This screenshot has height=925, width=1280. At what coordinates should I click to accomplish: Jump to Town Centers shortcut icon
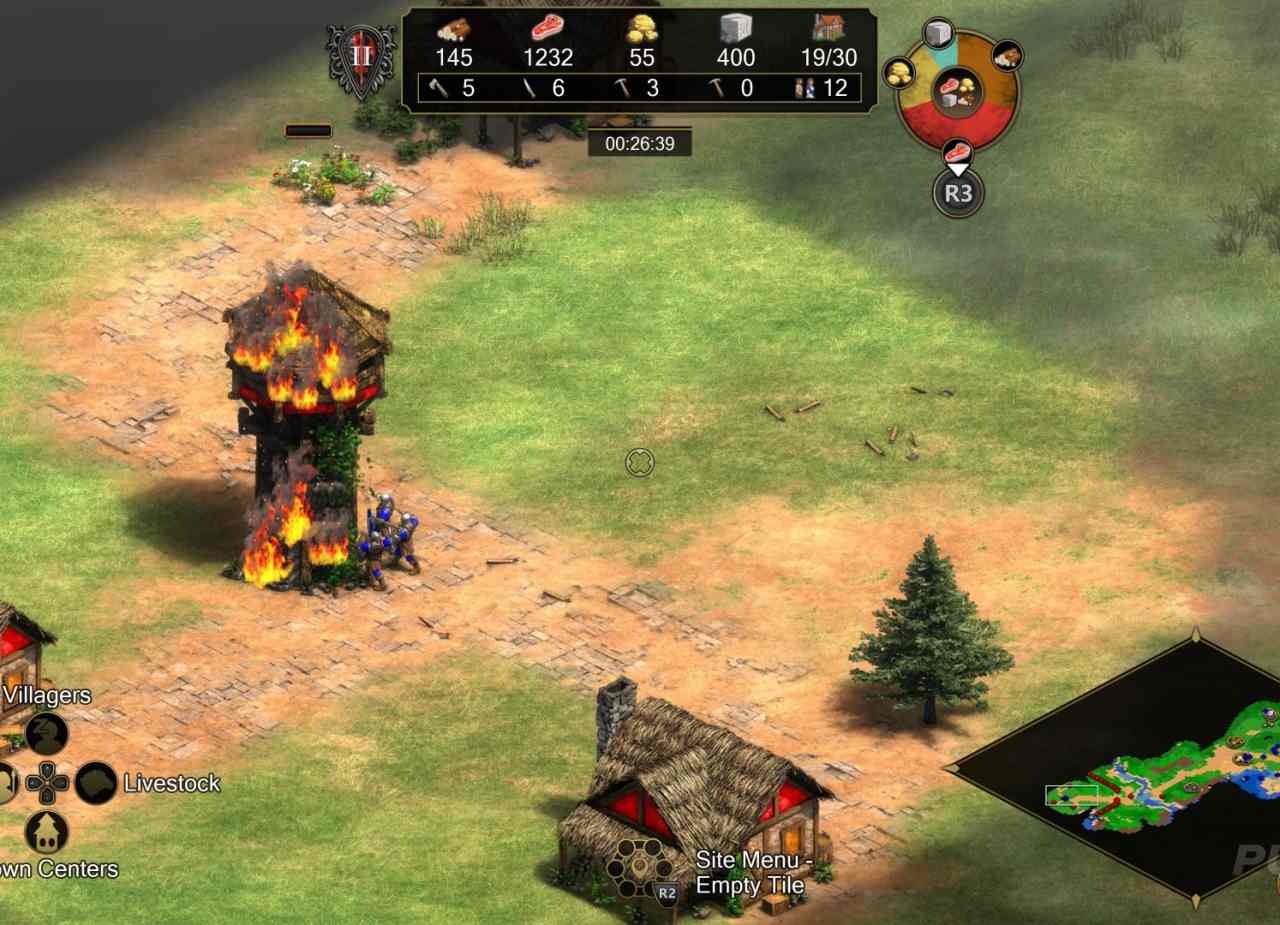(46, 831)
